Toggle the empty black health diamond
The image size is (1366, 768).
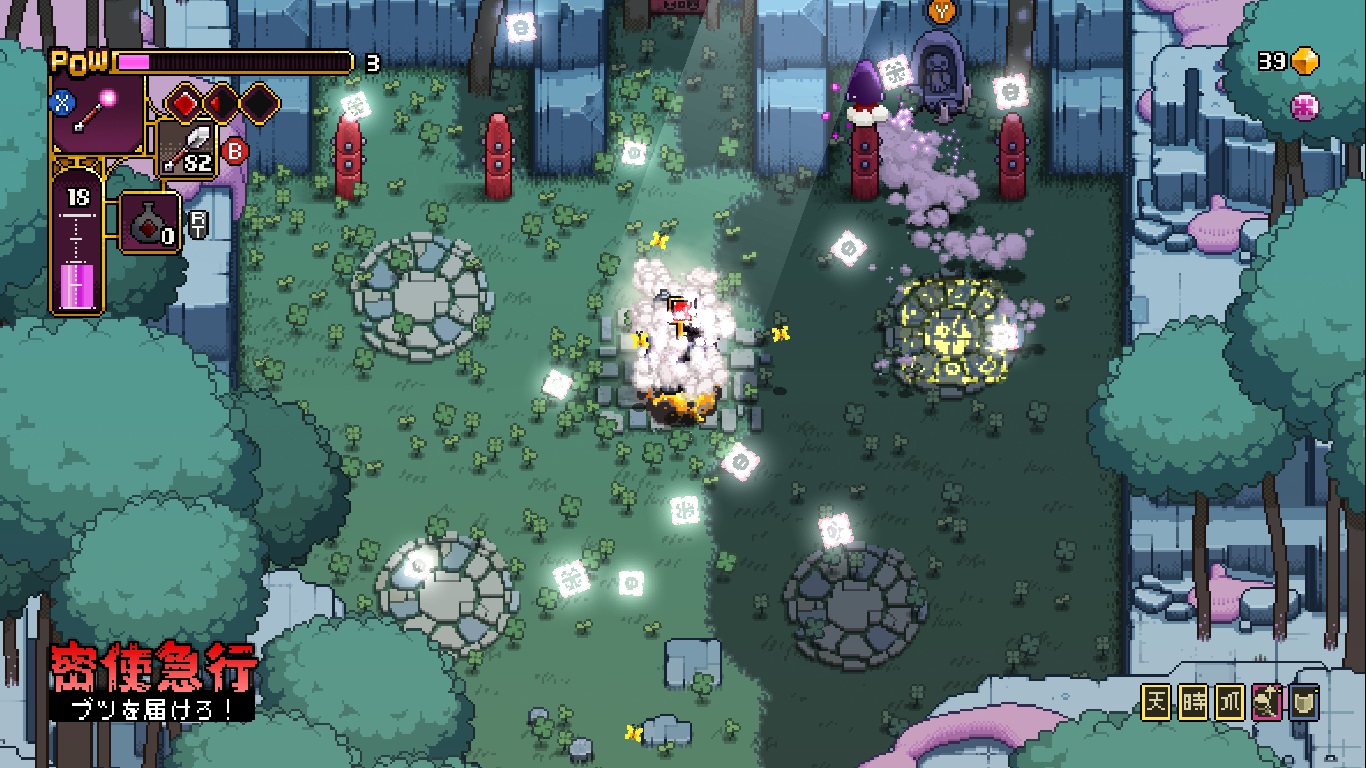tap(257, 103)
